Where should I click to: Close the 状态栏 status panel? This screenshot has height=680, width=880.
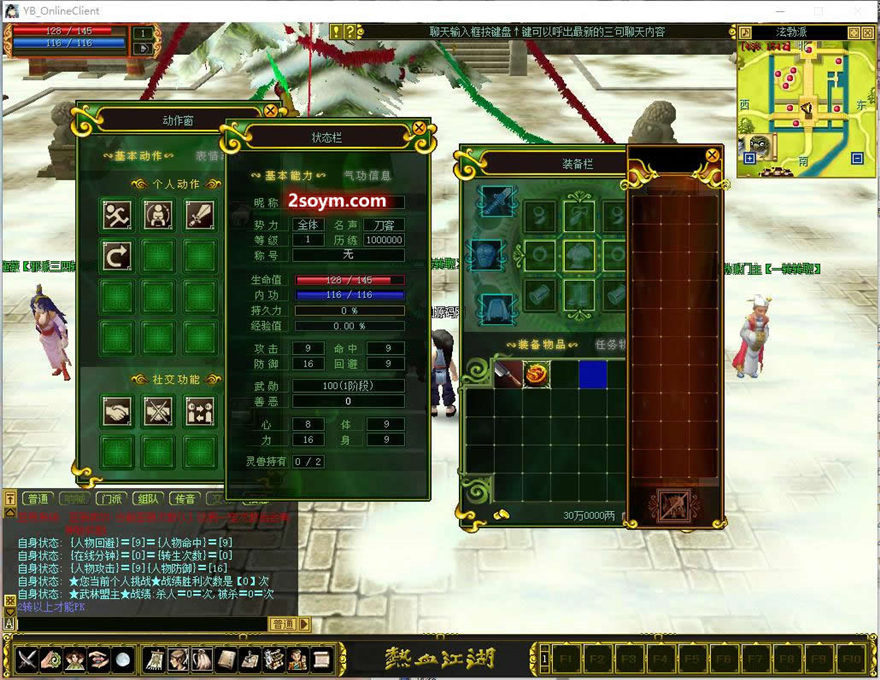coord(419,128)
